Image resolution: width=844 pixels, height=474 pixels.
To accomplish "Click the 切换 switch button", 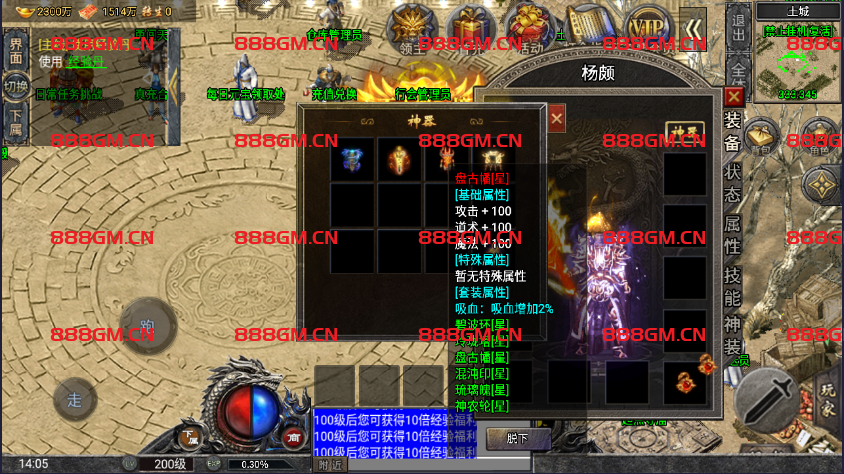I will tap(15, 86).
